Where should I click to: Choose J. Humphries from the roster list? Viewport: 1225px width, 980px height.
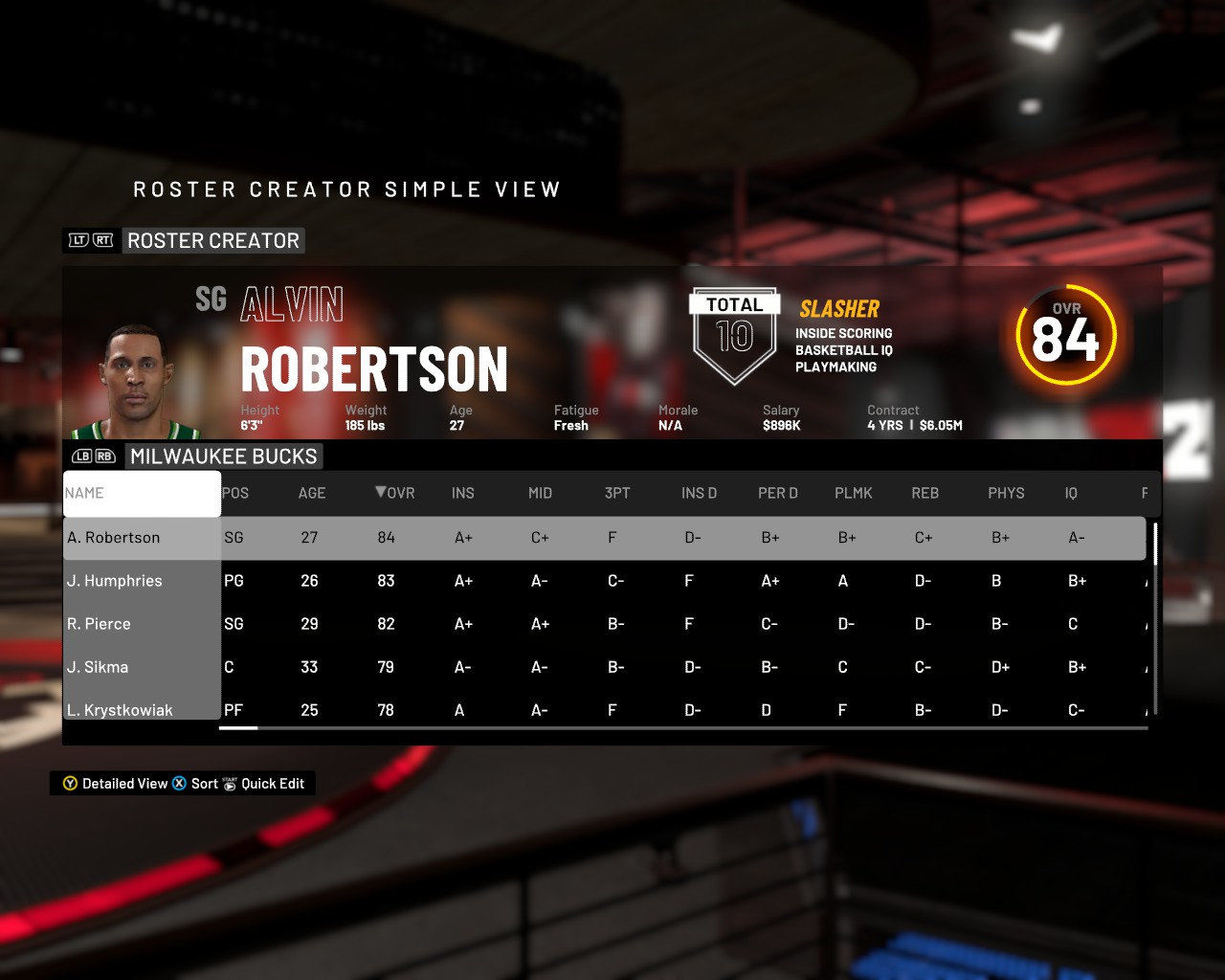(115, 581)
